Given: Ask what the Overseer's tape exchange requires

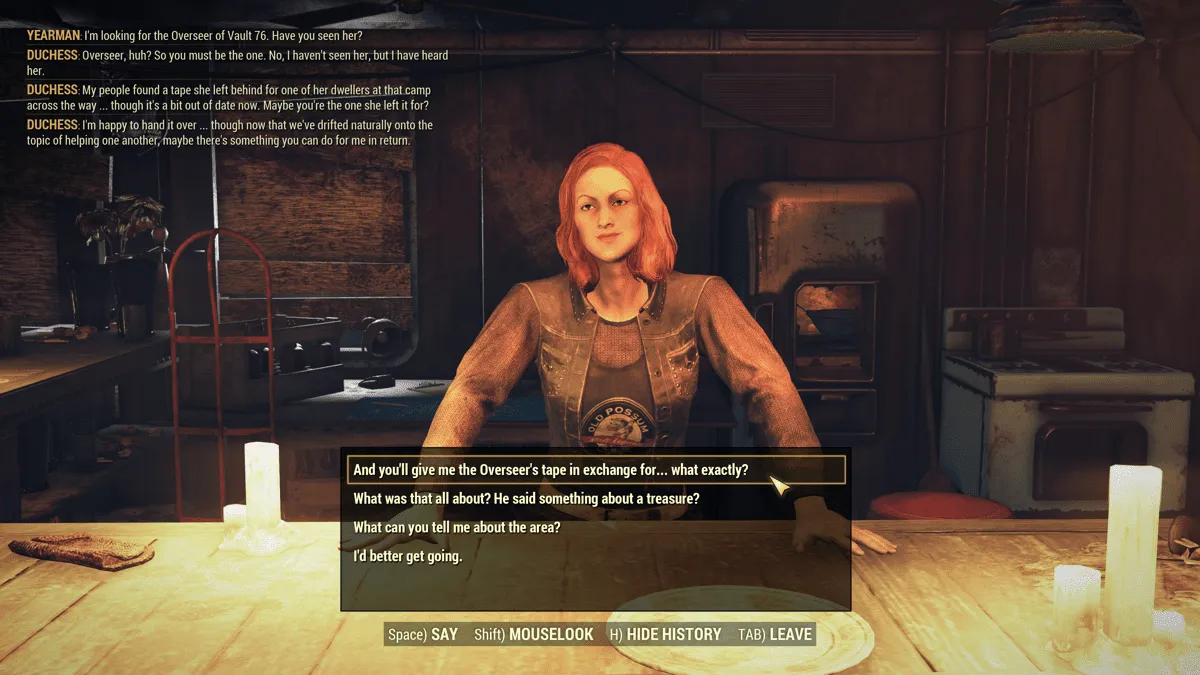Looking at the screenshot, I should [x=551, y=470].
